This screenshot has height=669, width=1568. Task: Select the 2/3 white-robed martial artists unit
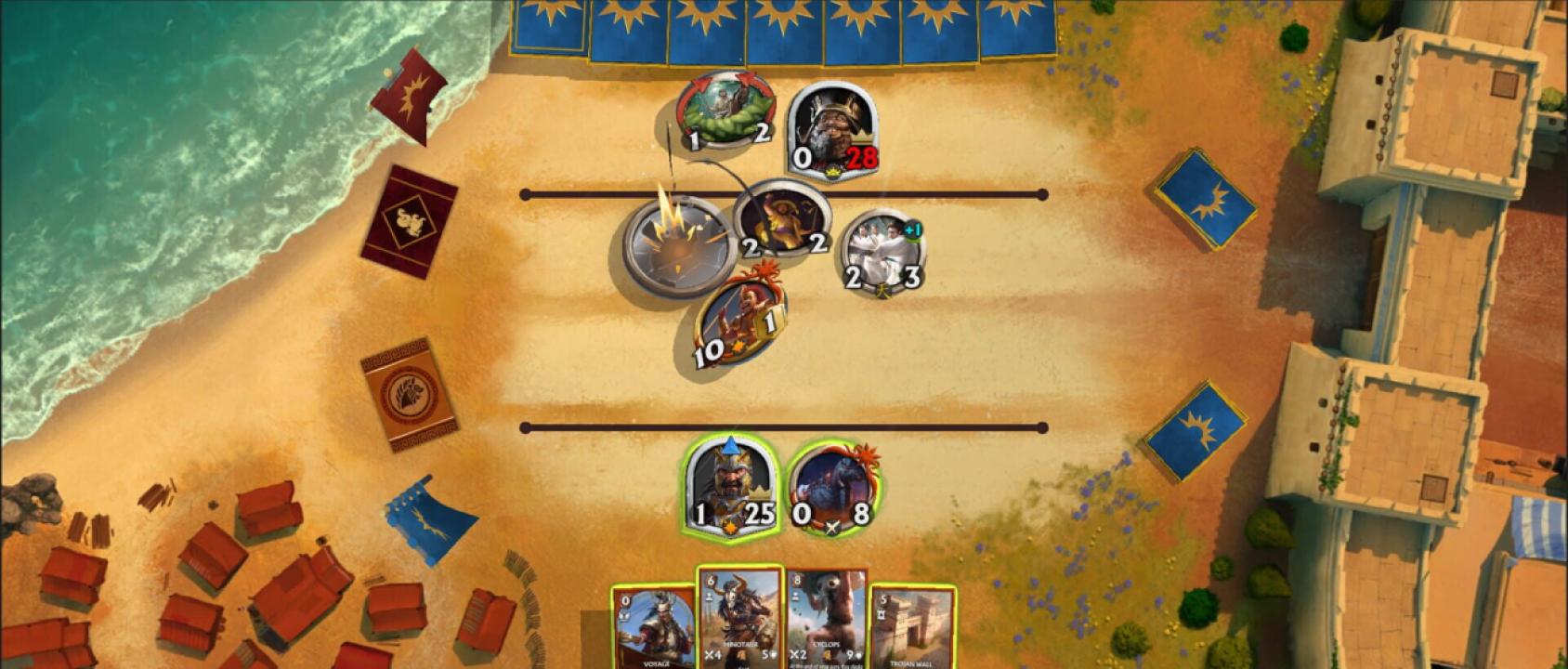point(883,251)
